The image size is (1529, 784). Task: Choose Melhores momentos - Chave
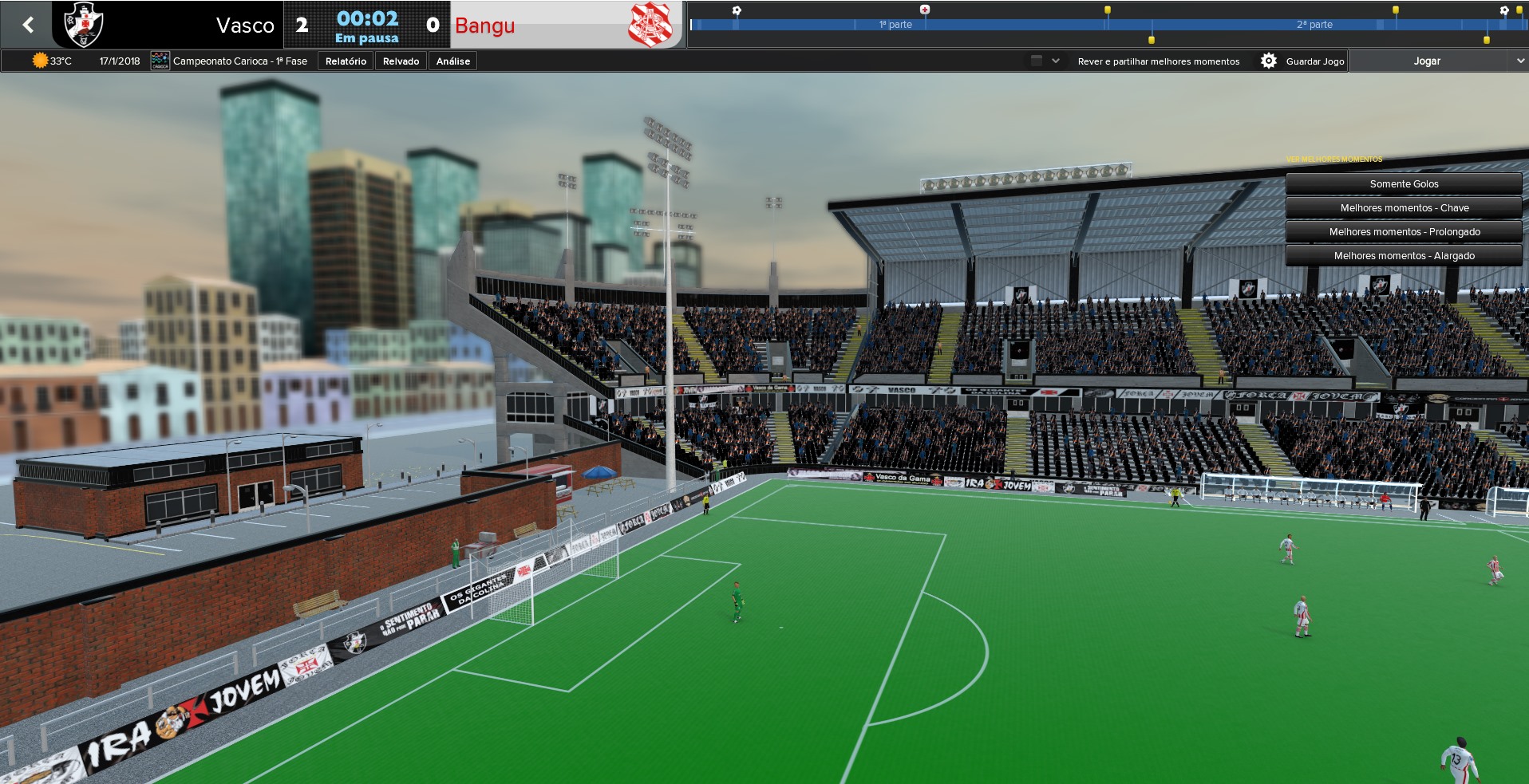point(1404,208)
